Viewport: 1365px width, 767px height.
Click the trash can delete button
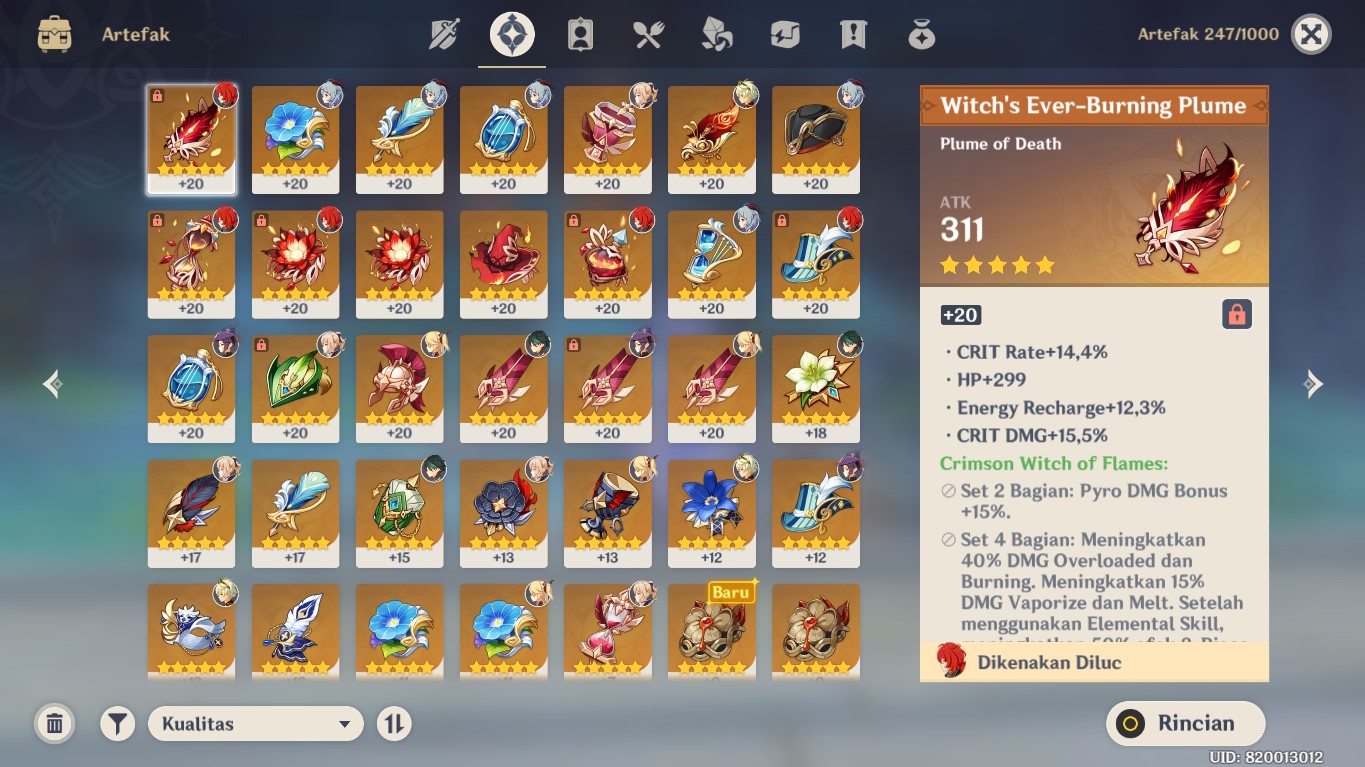point(55,724)
